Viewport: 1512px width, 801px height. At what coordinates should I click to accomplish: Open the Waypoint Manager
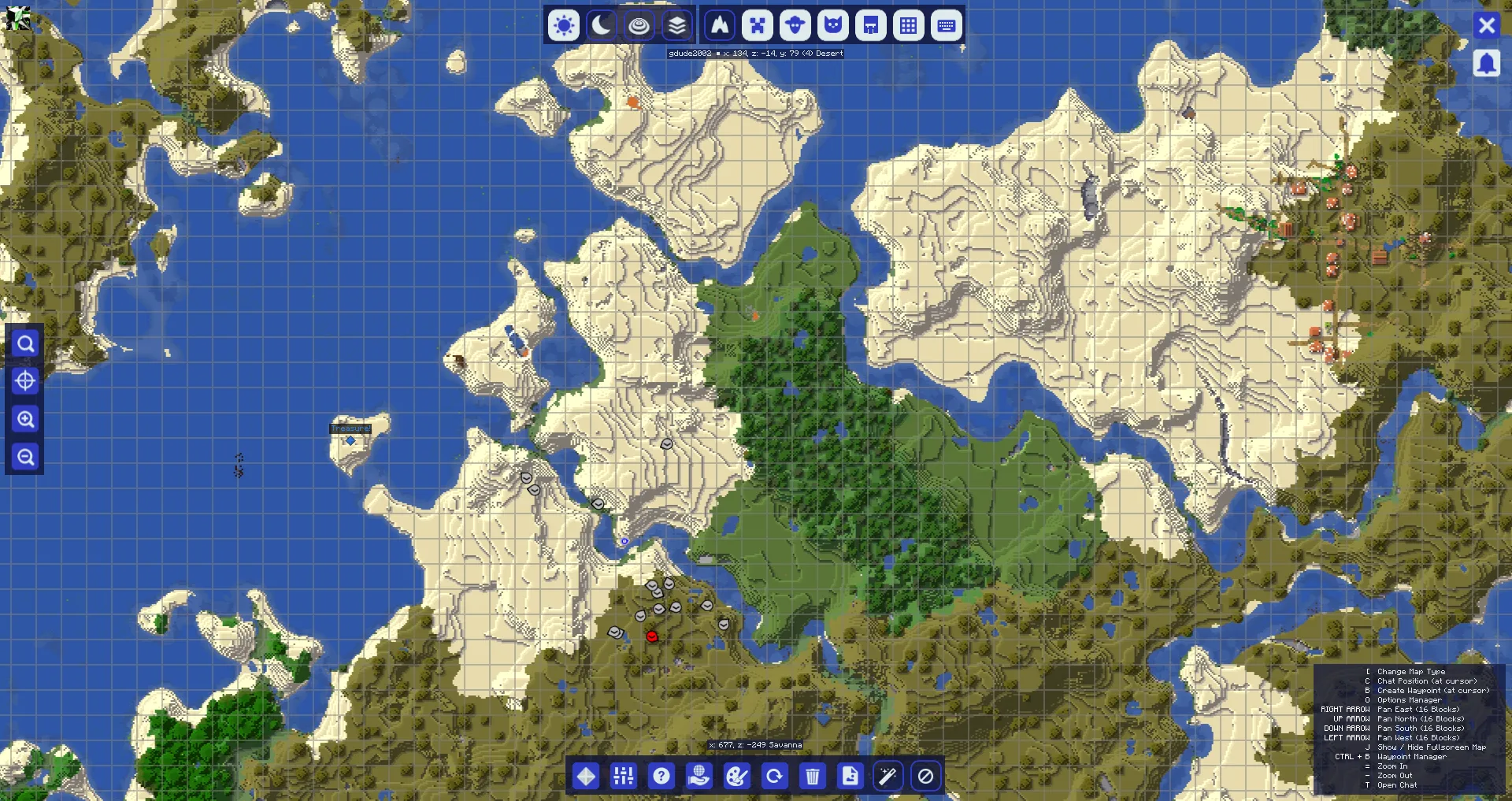coord(586,776)
